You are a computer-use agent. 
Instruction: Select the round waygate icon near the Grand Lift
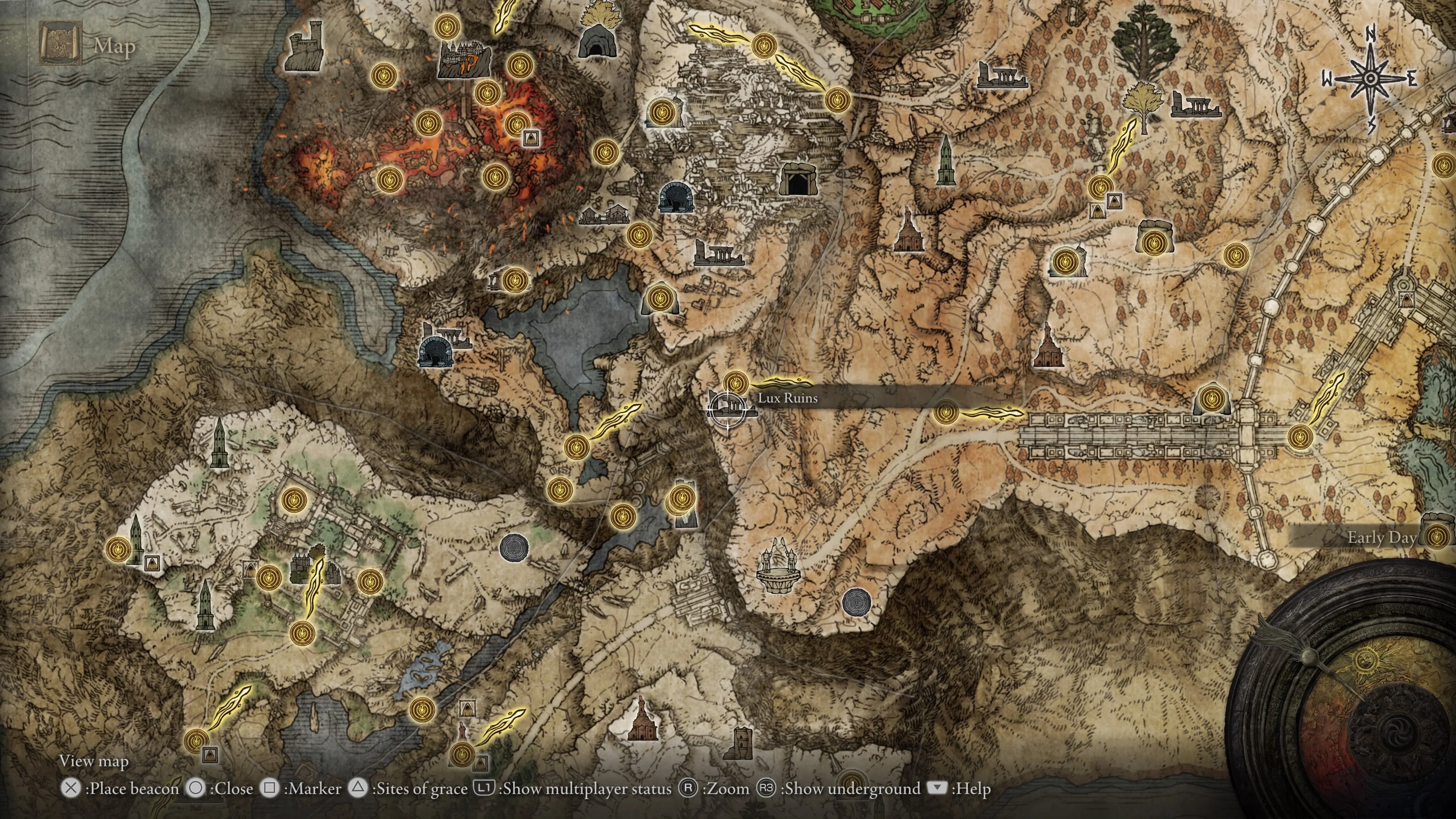click(856, 602)
